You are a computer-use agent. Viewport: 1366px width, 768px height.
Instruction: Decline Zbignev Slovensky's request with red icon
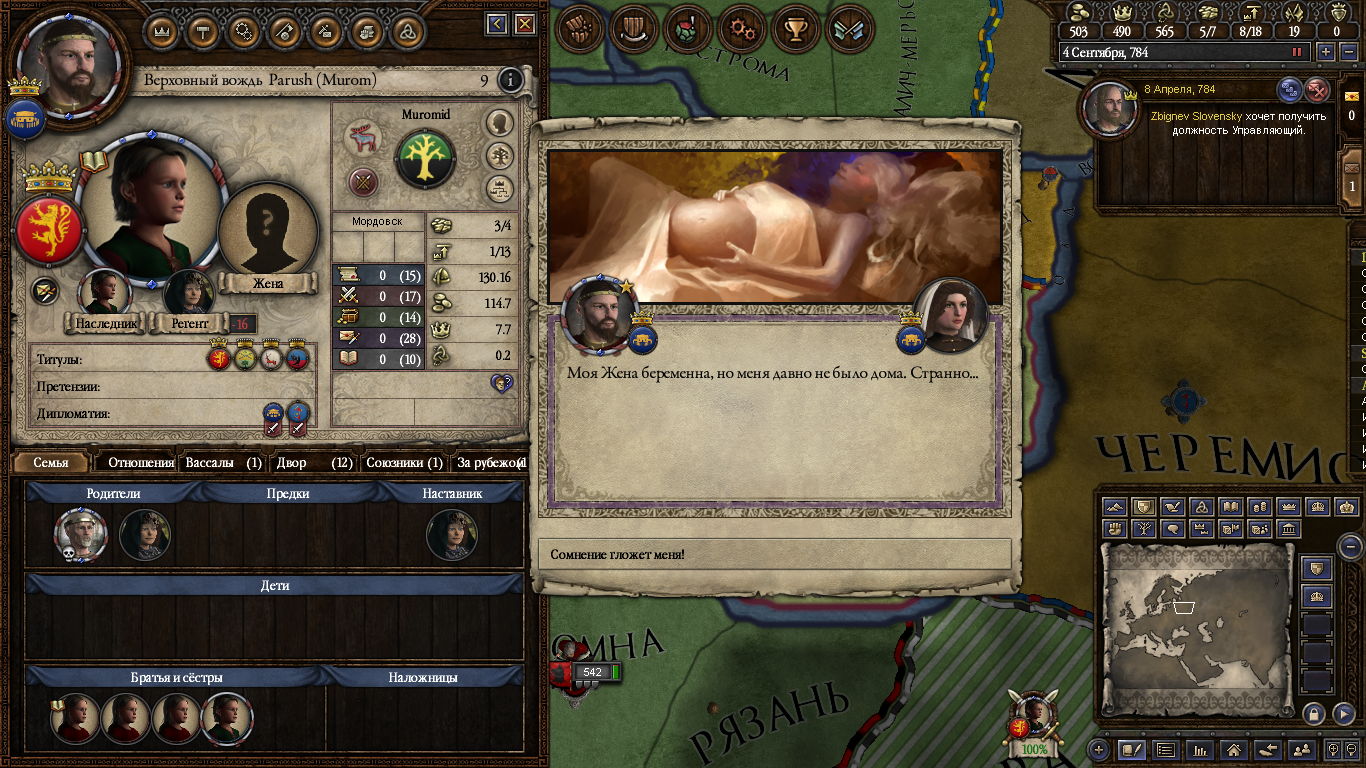[1318, 90]
